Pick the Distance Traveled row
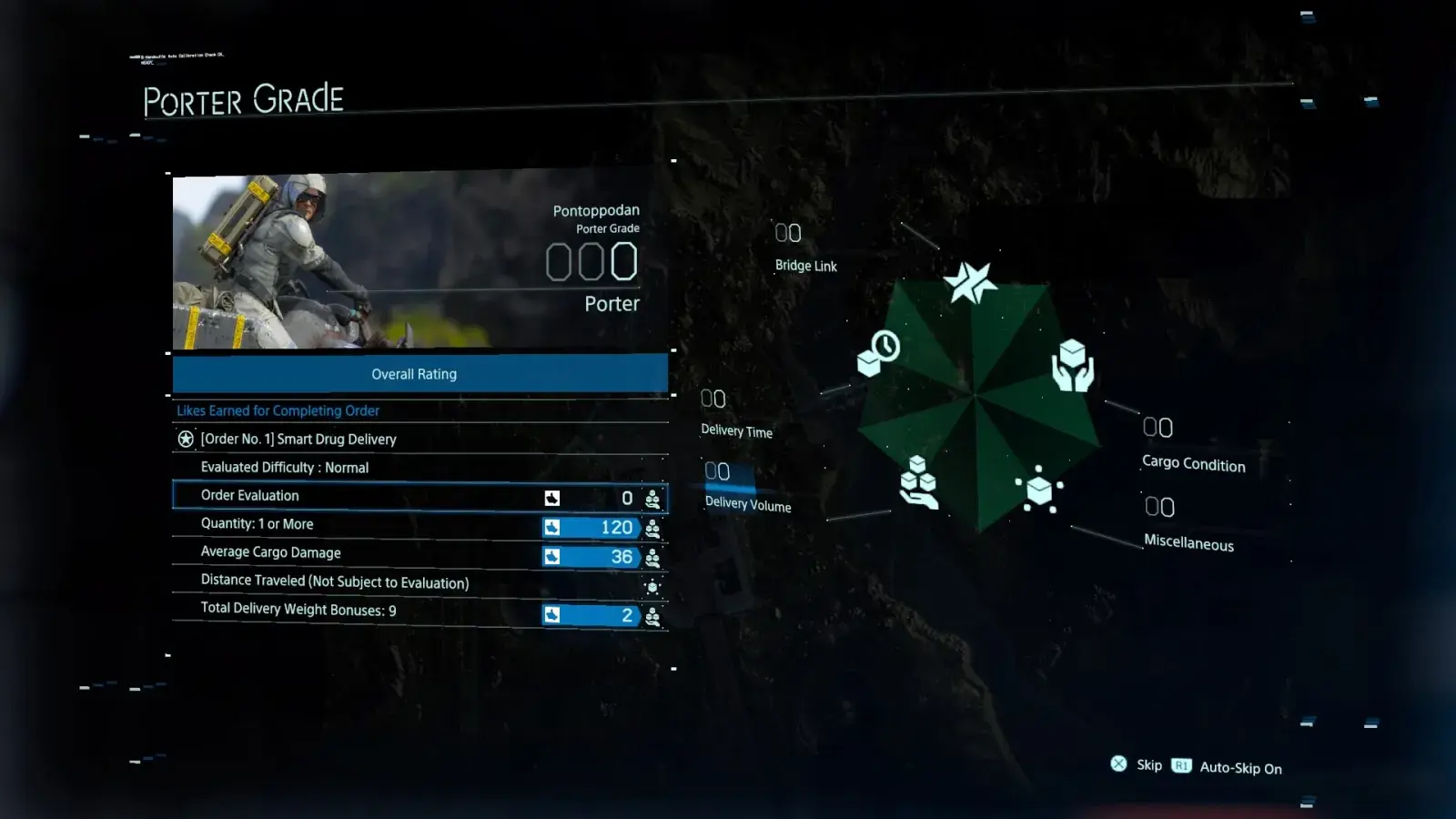The height and width of the screenshot is (819, 1456). pyautogui.click(x=420, y=582)
